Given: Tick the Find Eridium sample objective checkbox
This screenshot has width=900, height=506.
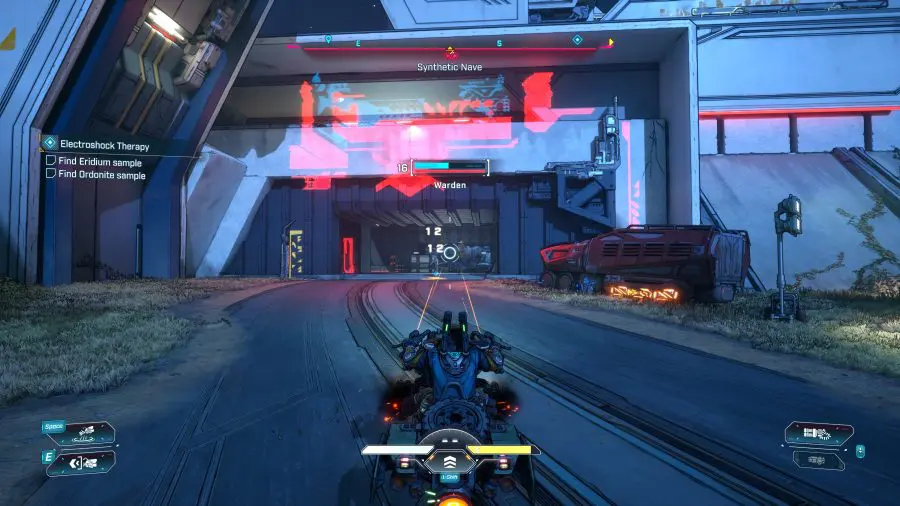Looking at the screenshot, I should point(51,161).
